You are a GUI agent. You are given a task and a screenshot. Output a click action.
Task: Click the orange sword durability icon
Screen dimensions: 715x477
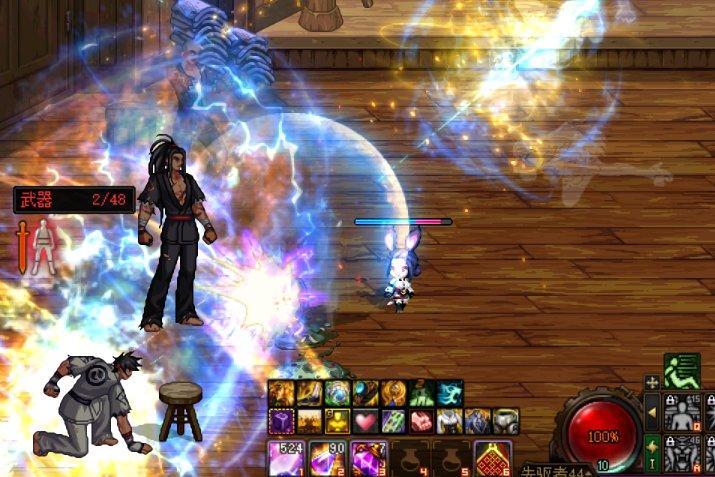coord(22,246)
